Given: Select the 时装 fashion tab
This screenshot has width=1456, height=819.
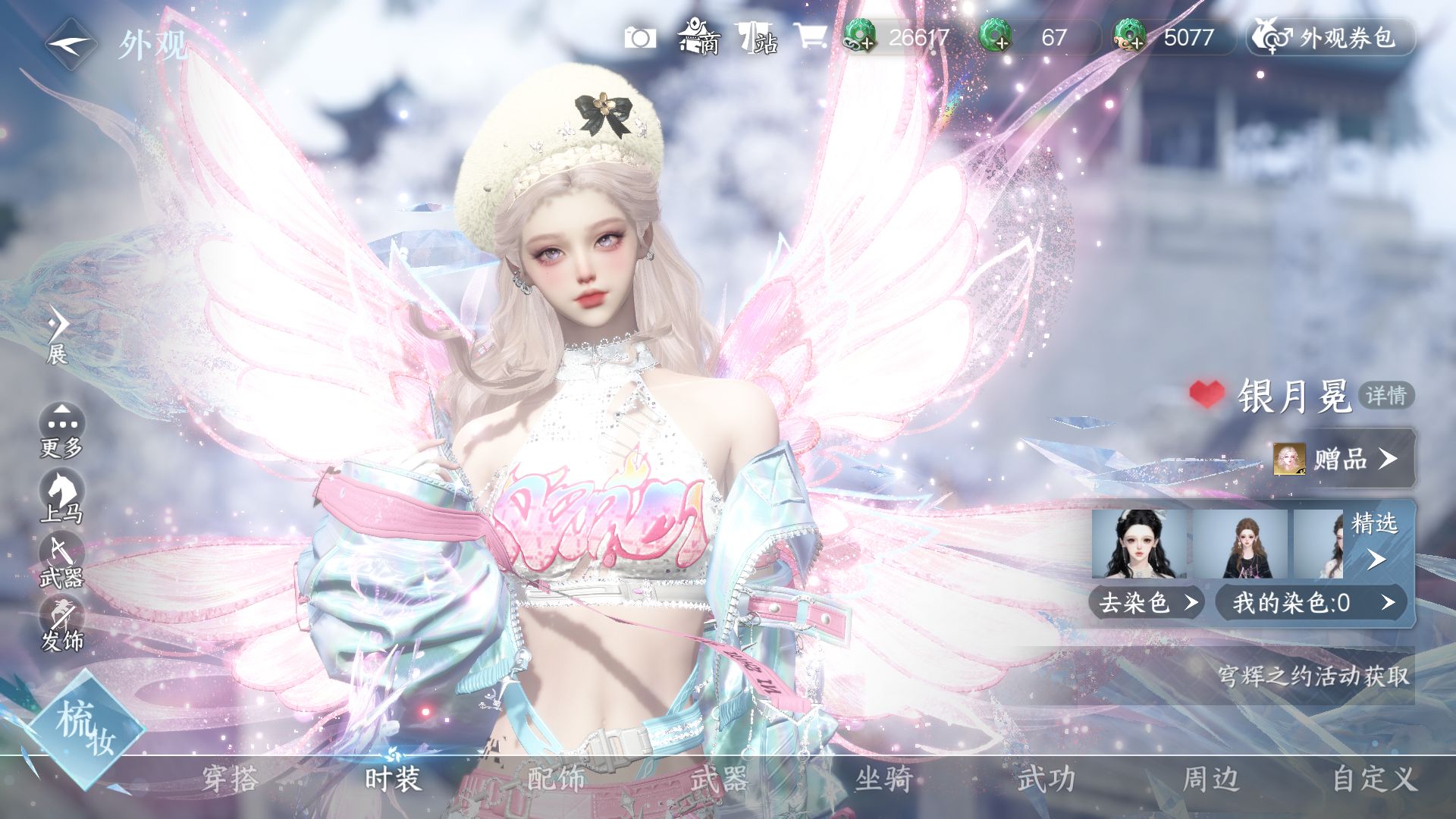Looking at the screenshot, I should point(392,779).
